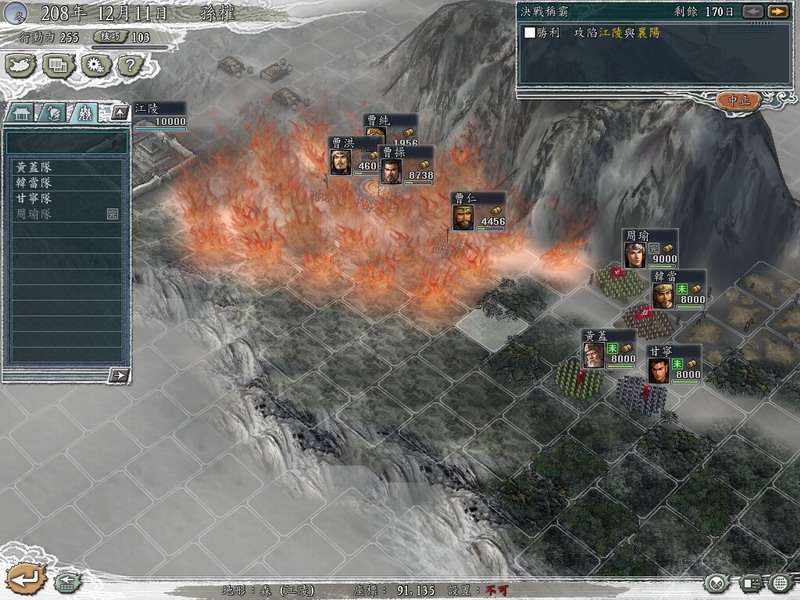Switch to the troop units tab
Image resolution: width=800 pixels, height=600 pixels.
point(86,112)
